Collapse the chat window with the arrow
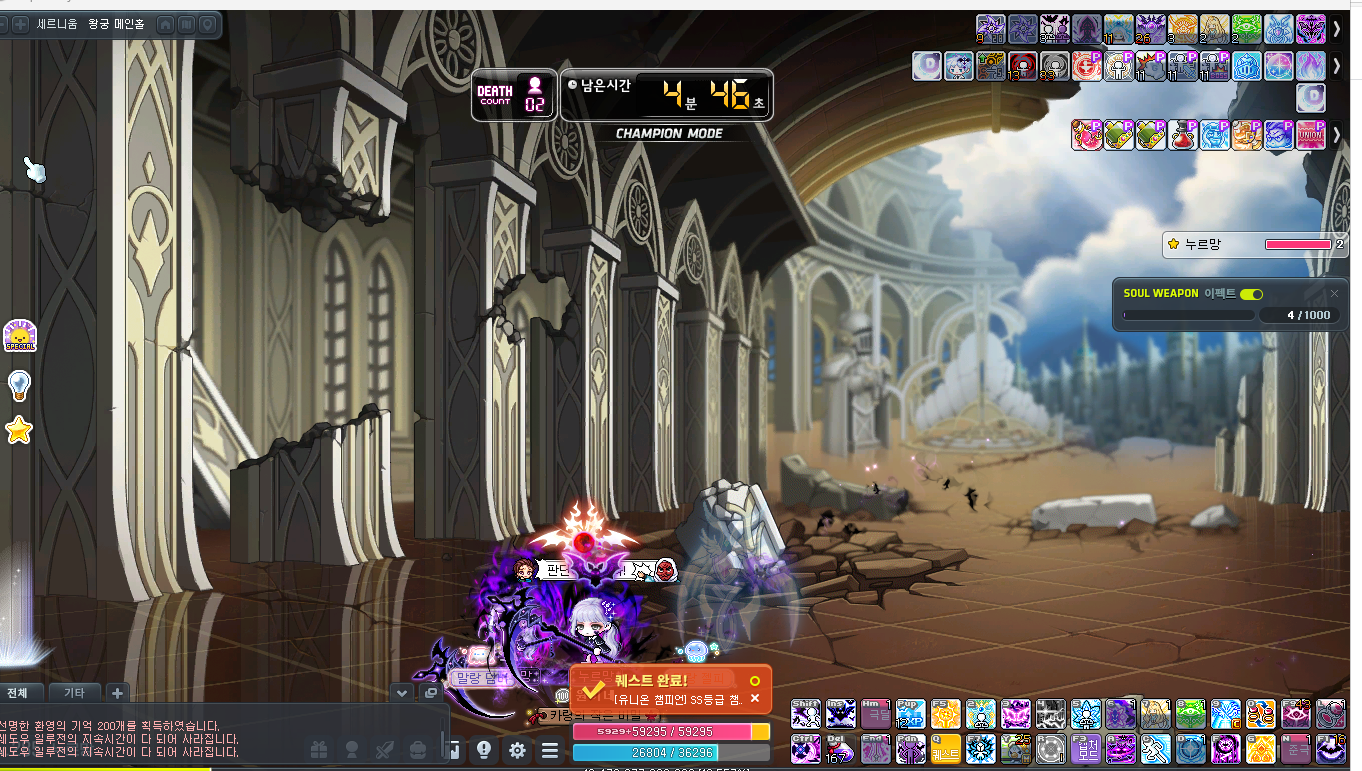 [402, 692]
